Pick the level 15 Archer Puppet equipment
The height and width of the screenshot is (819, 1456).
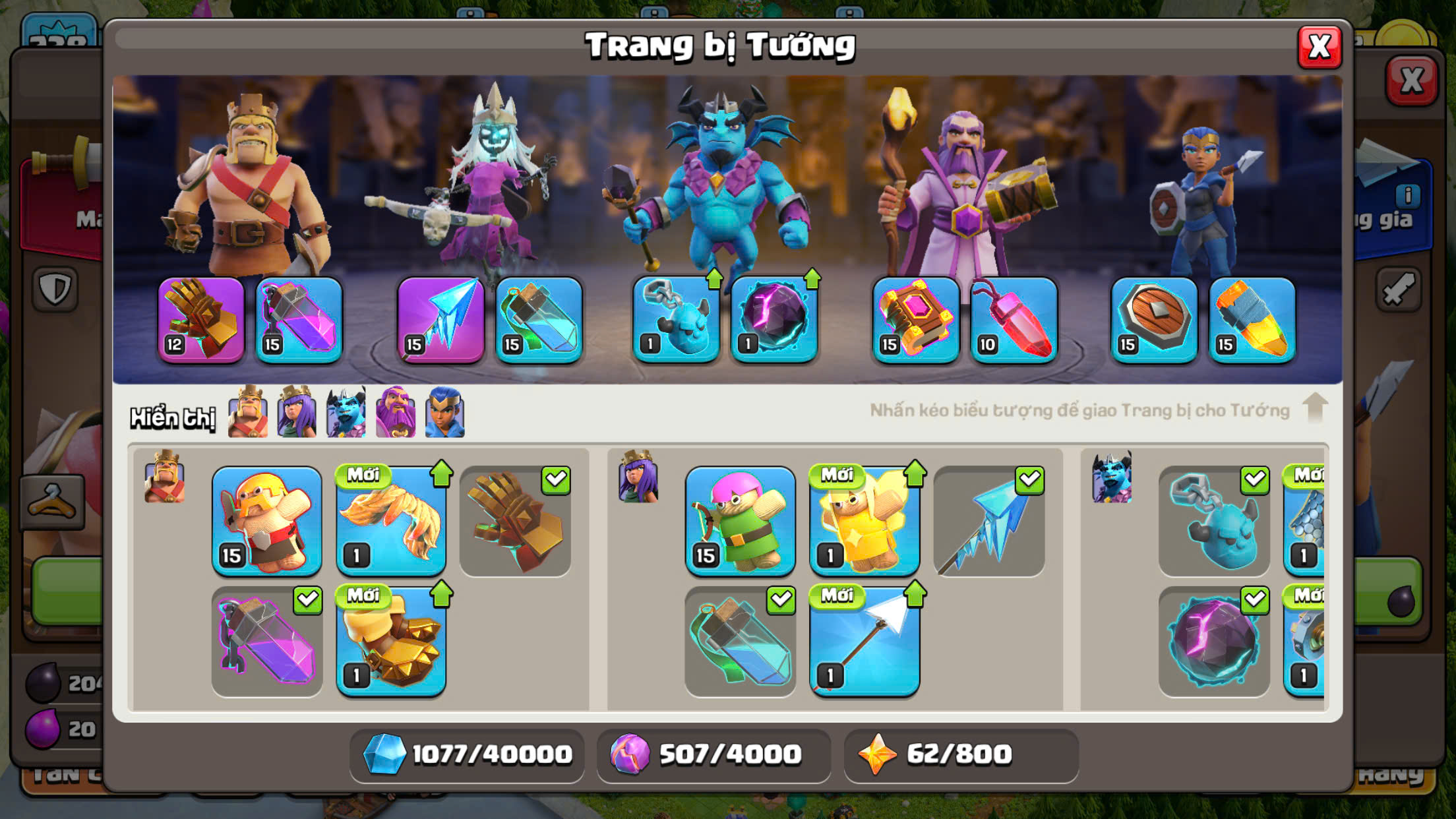click(x=740, y=521)
